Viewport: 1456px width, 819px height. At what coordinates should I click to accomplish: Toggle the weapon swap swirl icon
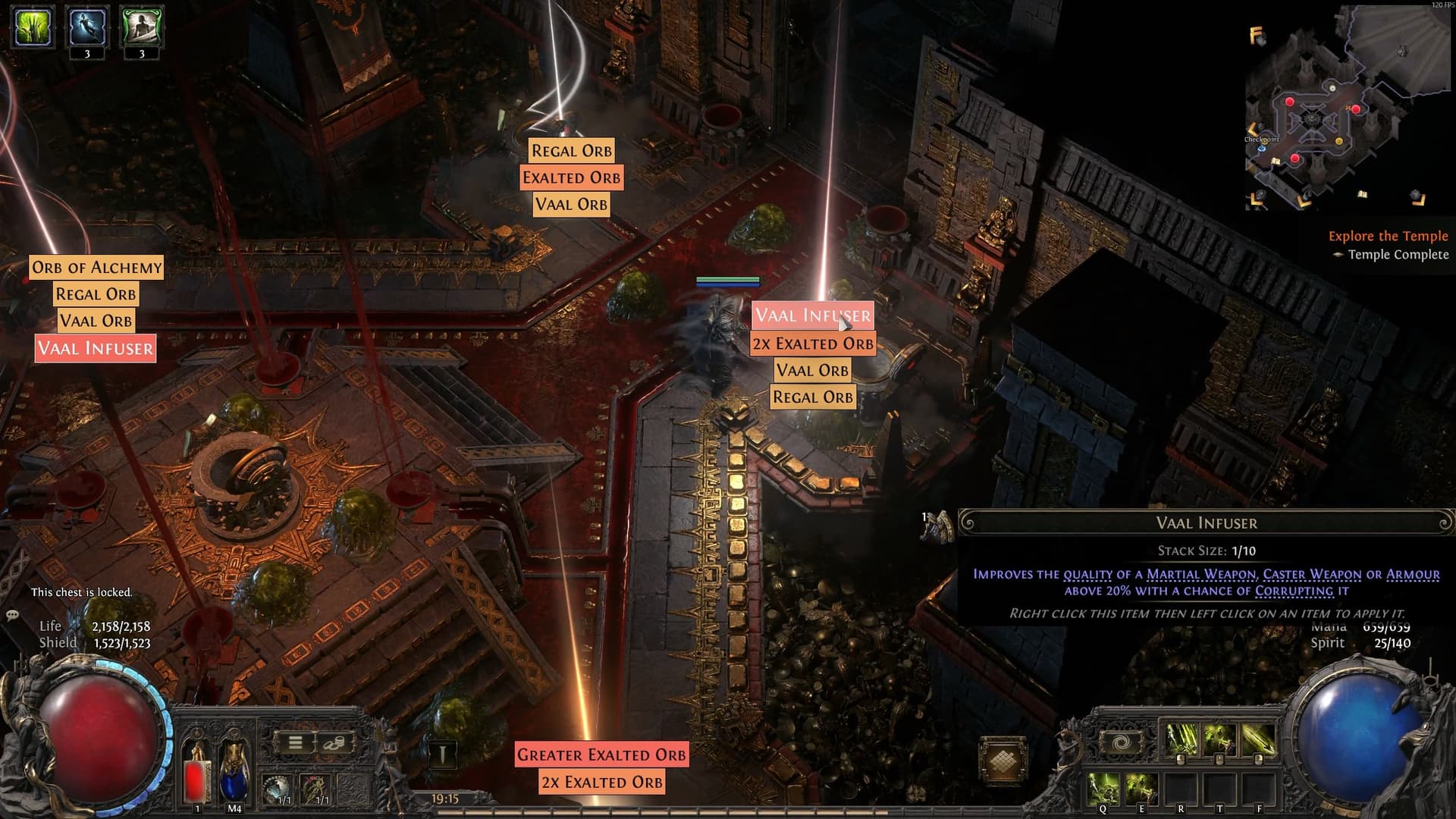tap(1123, 741)
